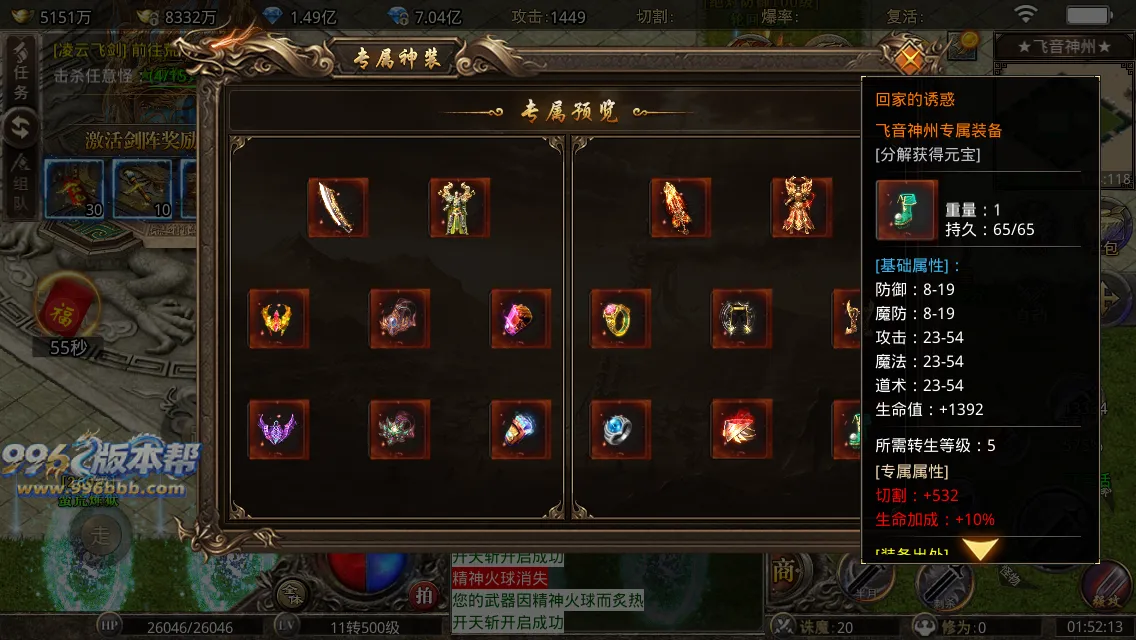
Task: Select the dark circular belt slot
Action: click(742, 319)
